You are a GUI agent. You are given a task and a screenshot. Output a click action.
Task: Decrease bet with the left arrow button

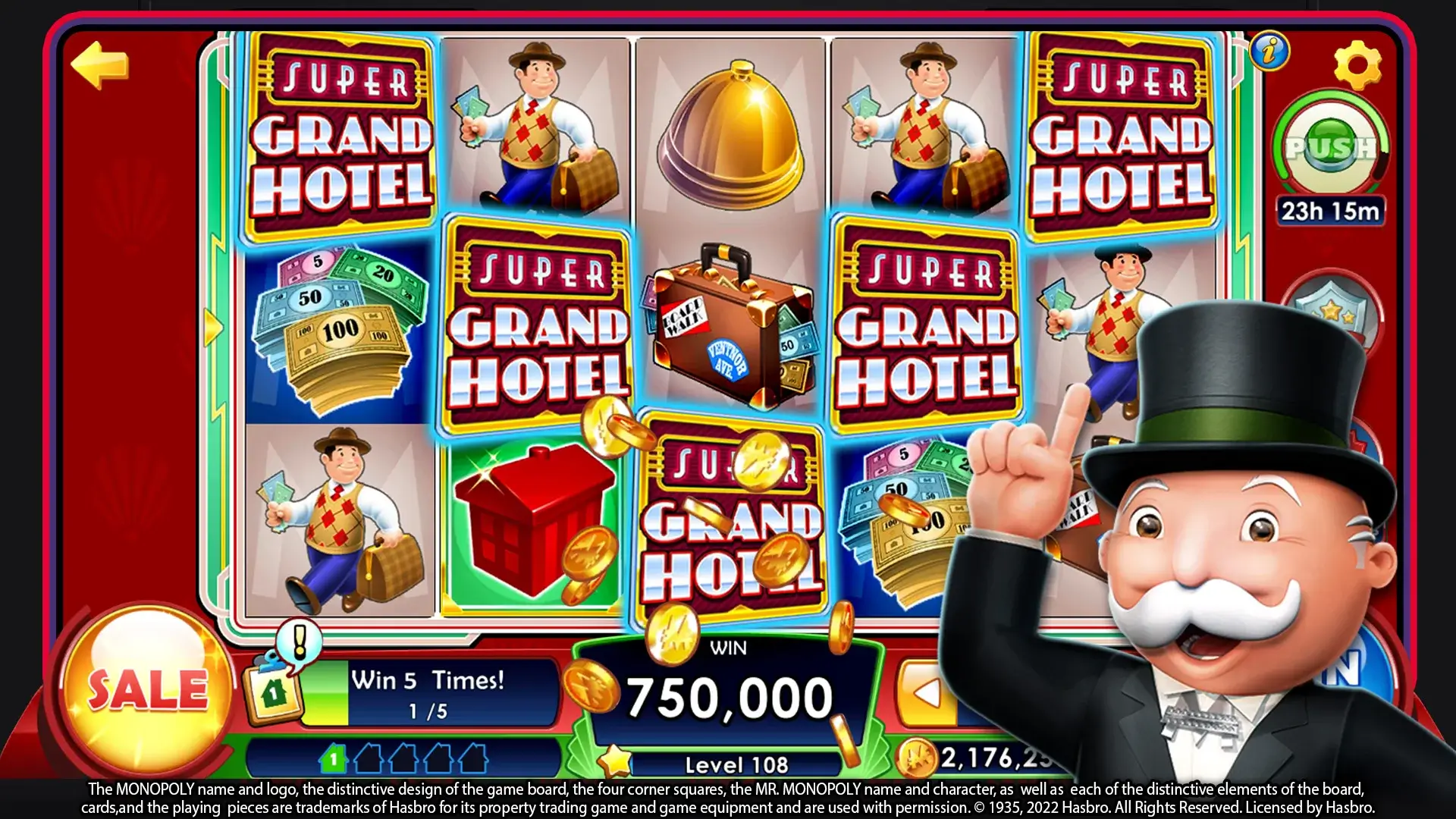(926, 693)
